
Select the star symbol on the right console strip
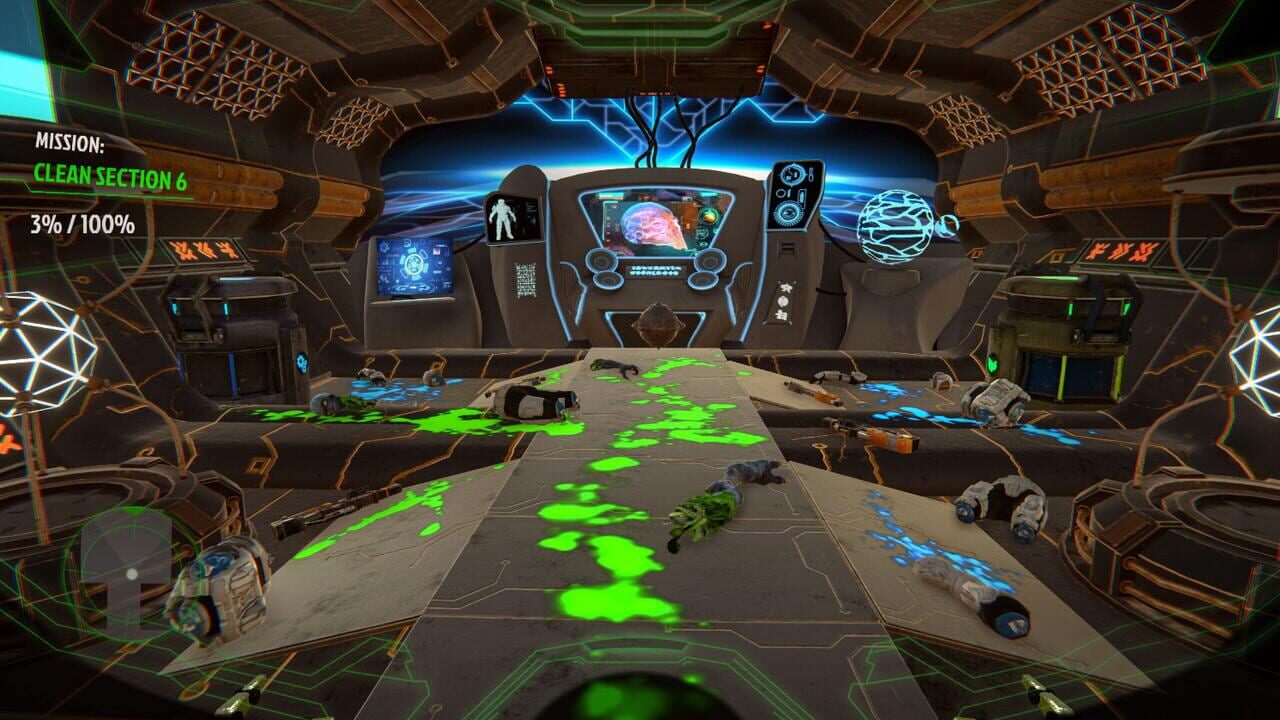[785, 287]
